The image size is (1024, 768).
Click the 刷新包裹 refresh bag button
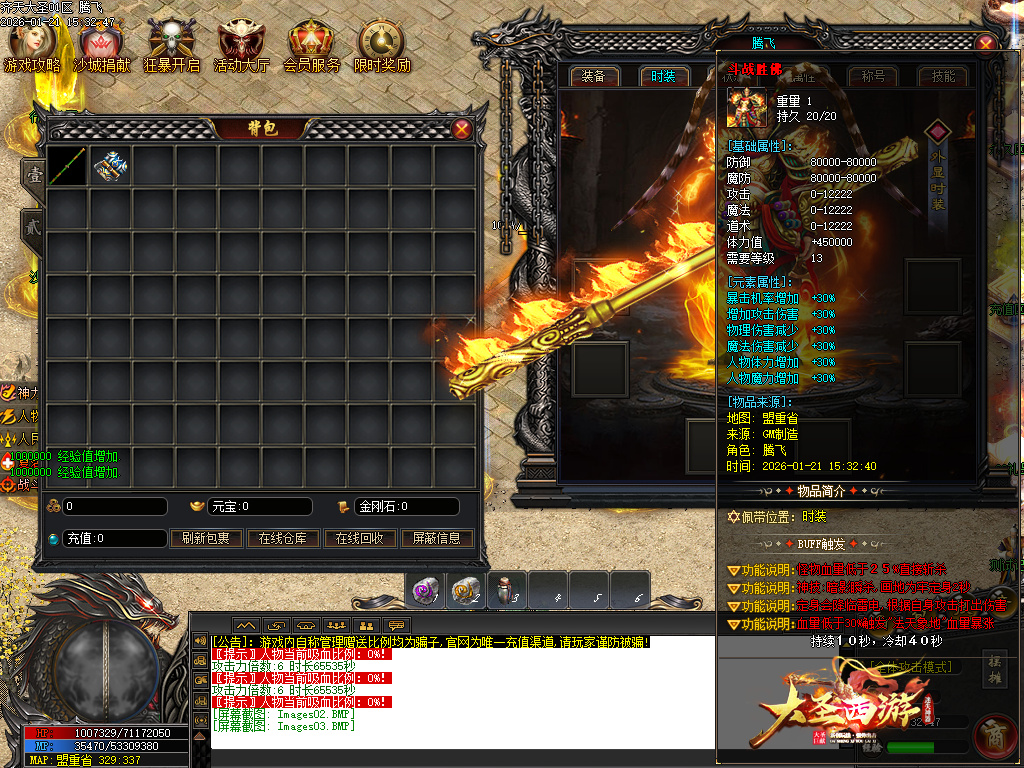click(x=206, y=538)
